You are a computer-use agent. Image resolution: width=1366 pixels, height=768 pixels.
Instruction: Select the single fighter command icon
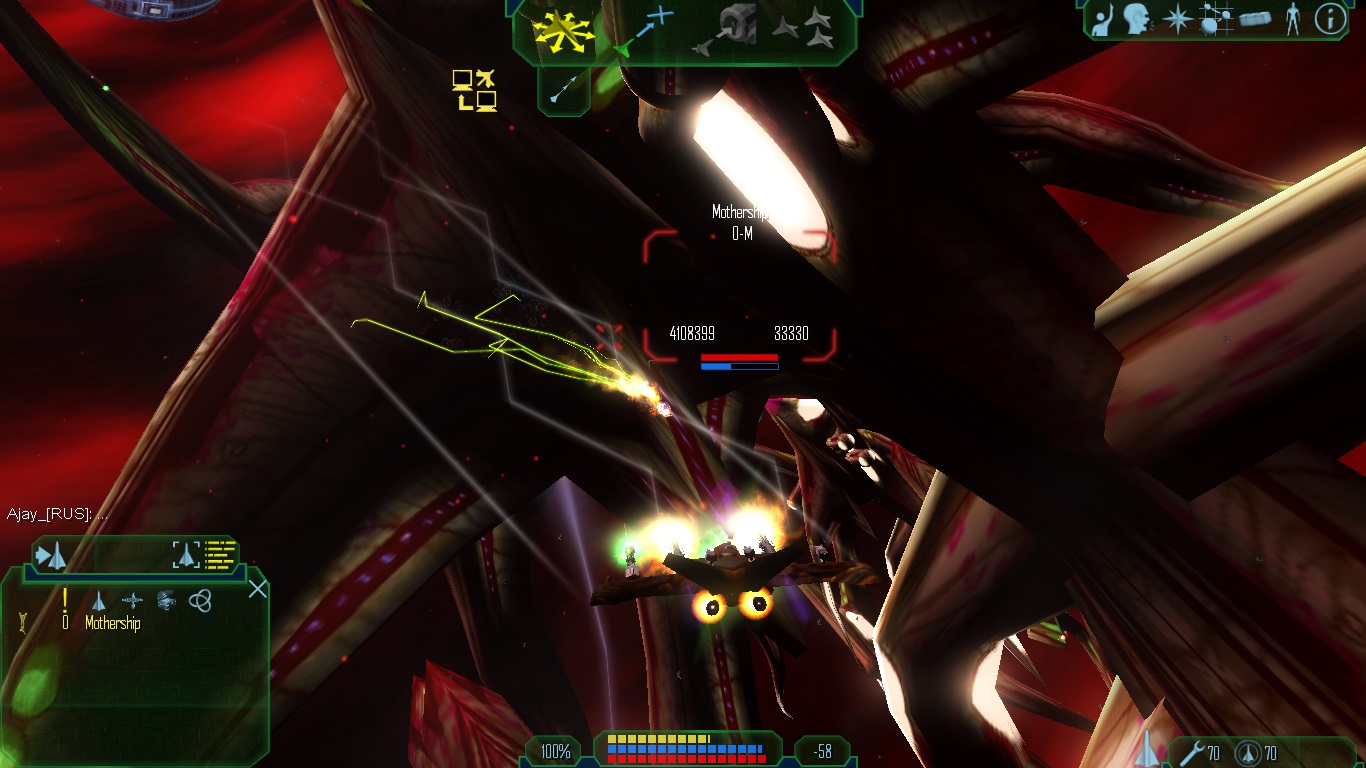click(784, 27)
